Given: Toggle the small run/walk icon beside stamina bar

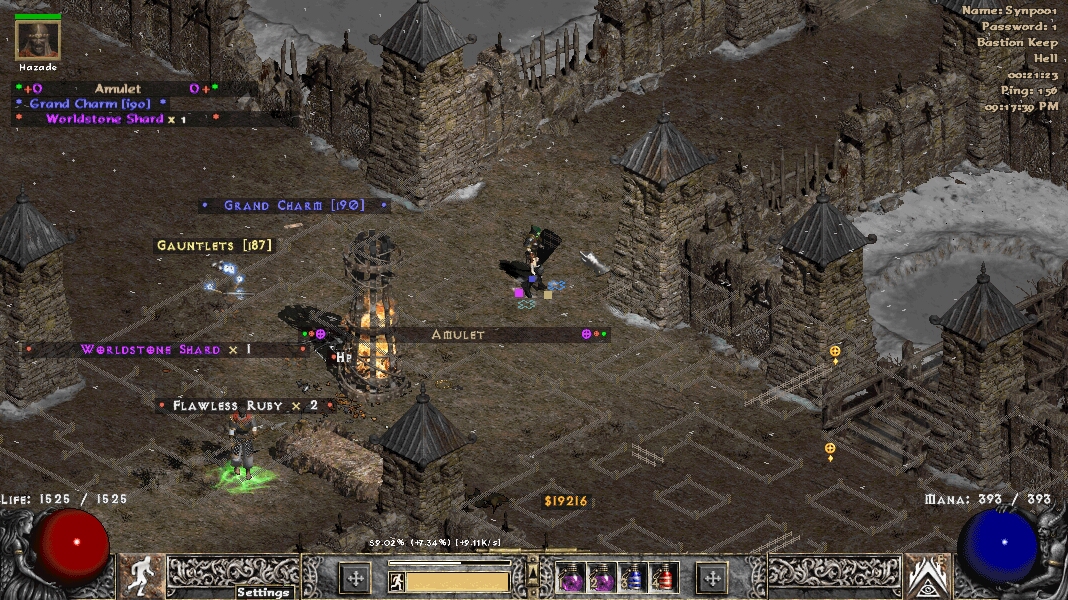Looking at the screenshot, I should pyautogui.click(x=396, y=581).
